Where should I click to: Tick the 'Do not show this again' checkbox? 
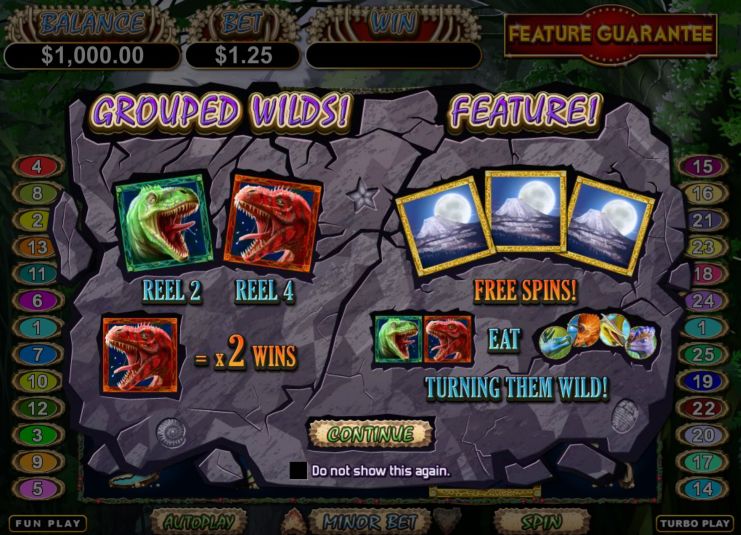pyautogui.click(x=298, y=470)
